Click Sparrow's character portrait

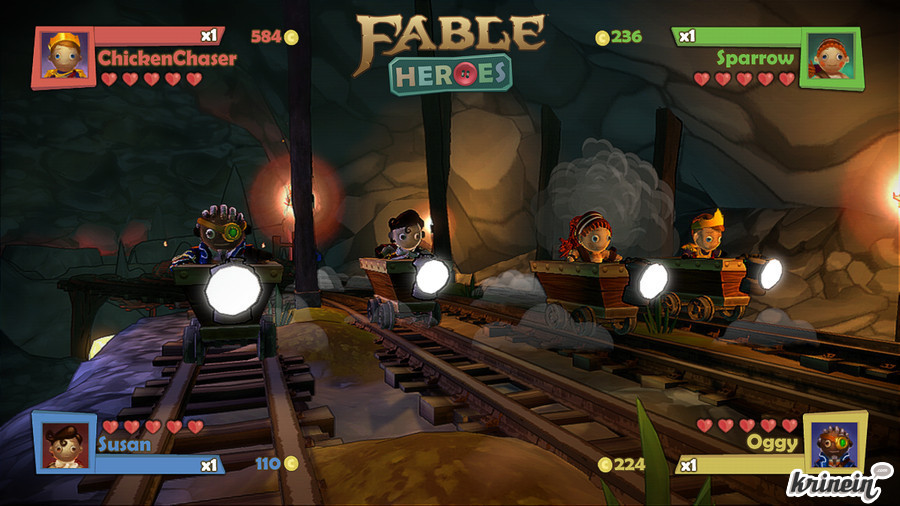(829, 57)
